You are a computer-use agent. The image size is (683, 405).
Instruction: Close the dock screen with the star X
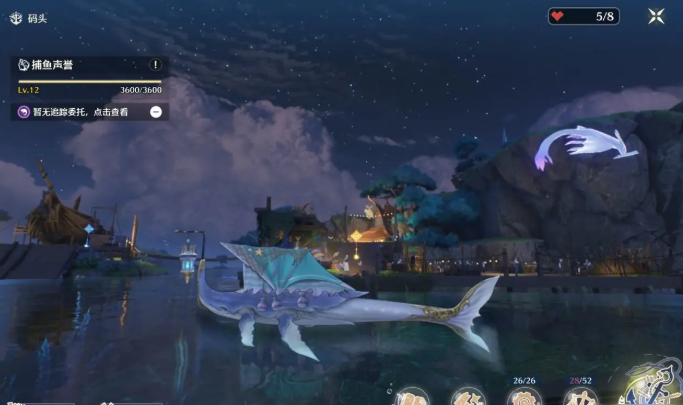(656, 16)
